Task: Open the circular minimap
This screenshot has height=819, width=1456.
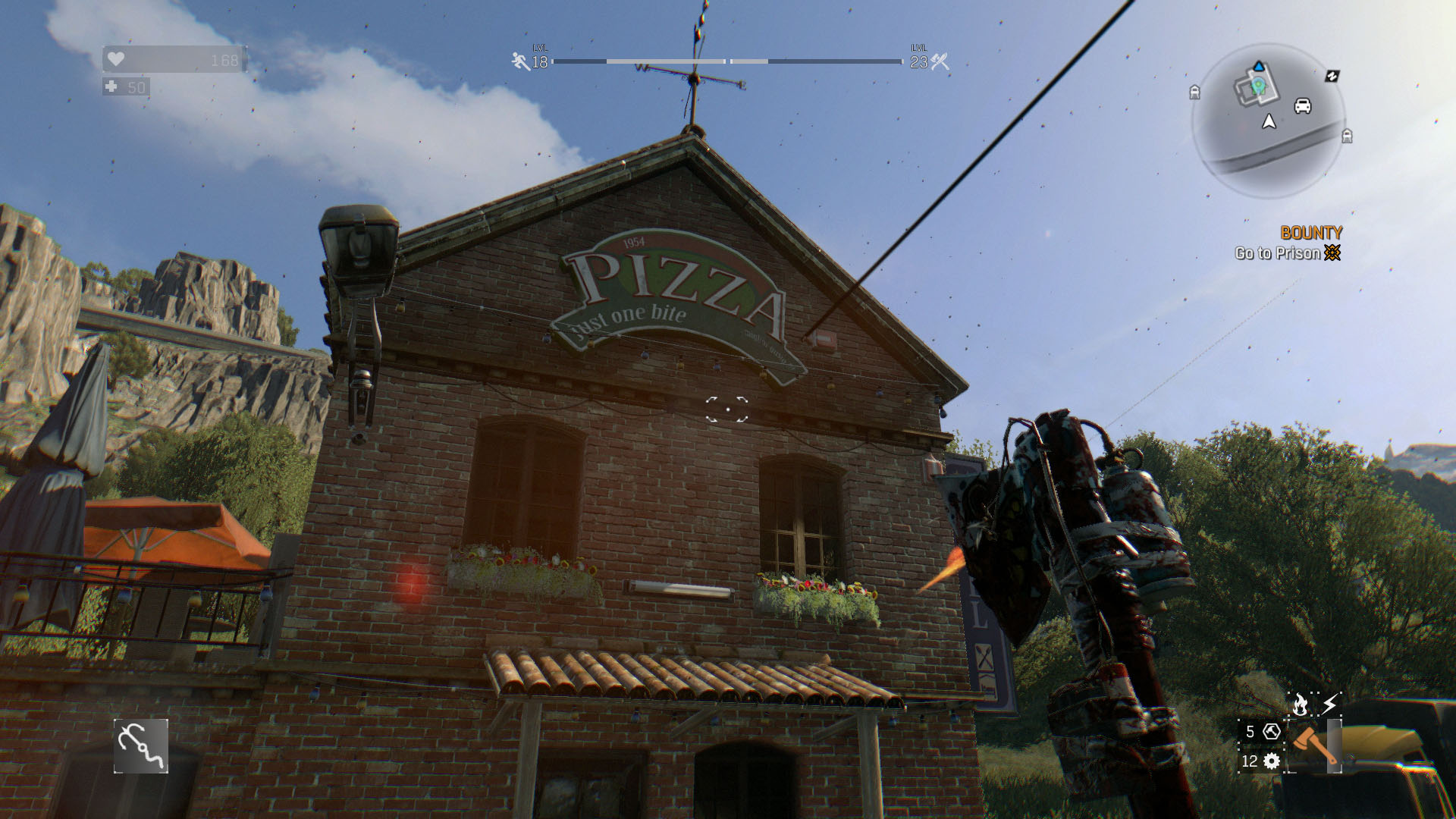Action: [1268, 120]
